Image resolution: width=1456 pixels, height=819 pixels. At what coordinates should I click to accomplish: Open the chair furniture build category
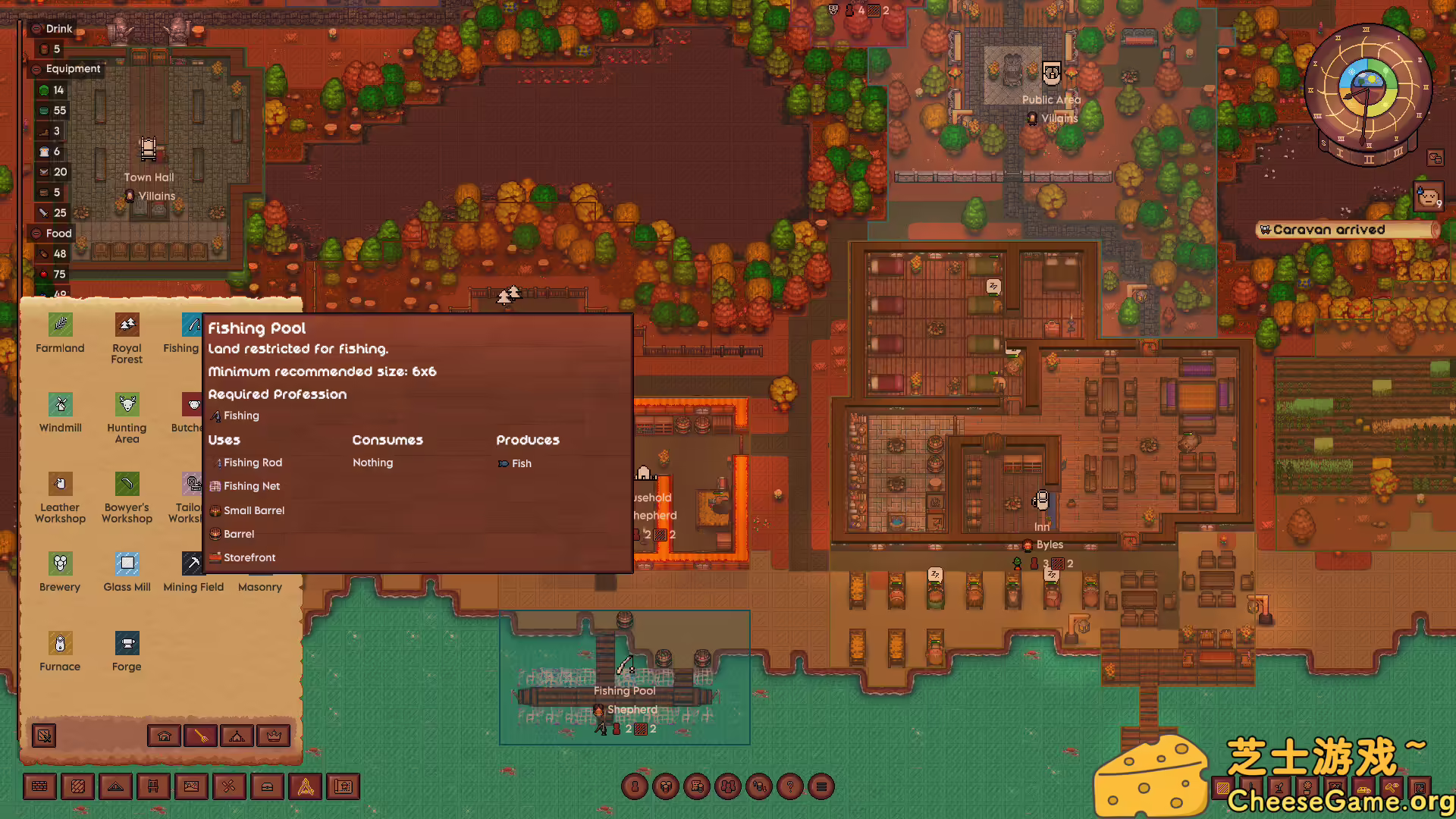pyautogui.click(x=153, y=787)
